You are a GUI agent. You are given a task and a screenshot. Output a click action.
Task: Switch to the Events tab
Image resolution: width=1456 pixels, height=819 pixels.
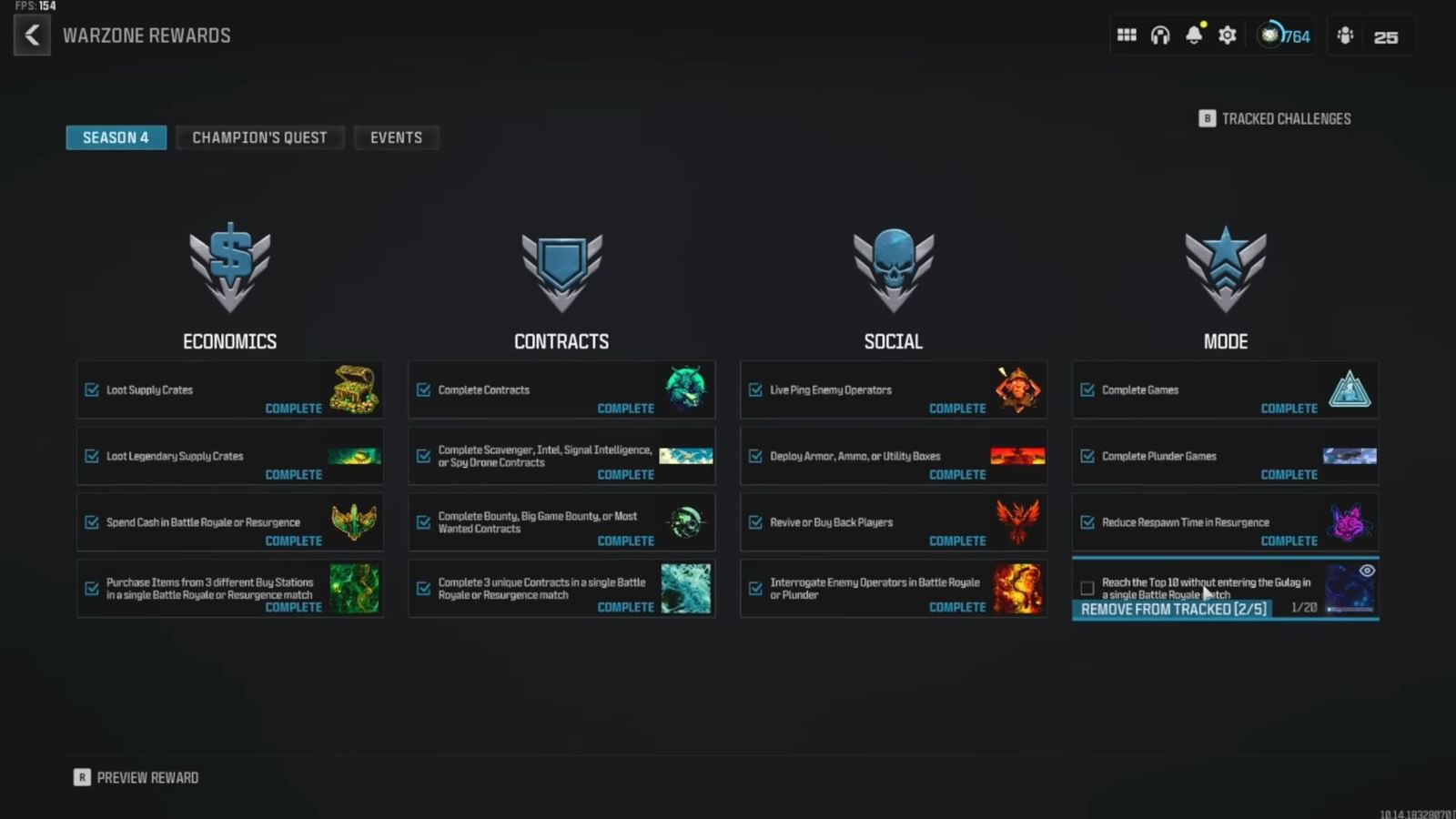tap(396, 137)
